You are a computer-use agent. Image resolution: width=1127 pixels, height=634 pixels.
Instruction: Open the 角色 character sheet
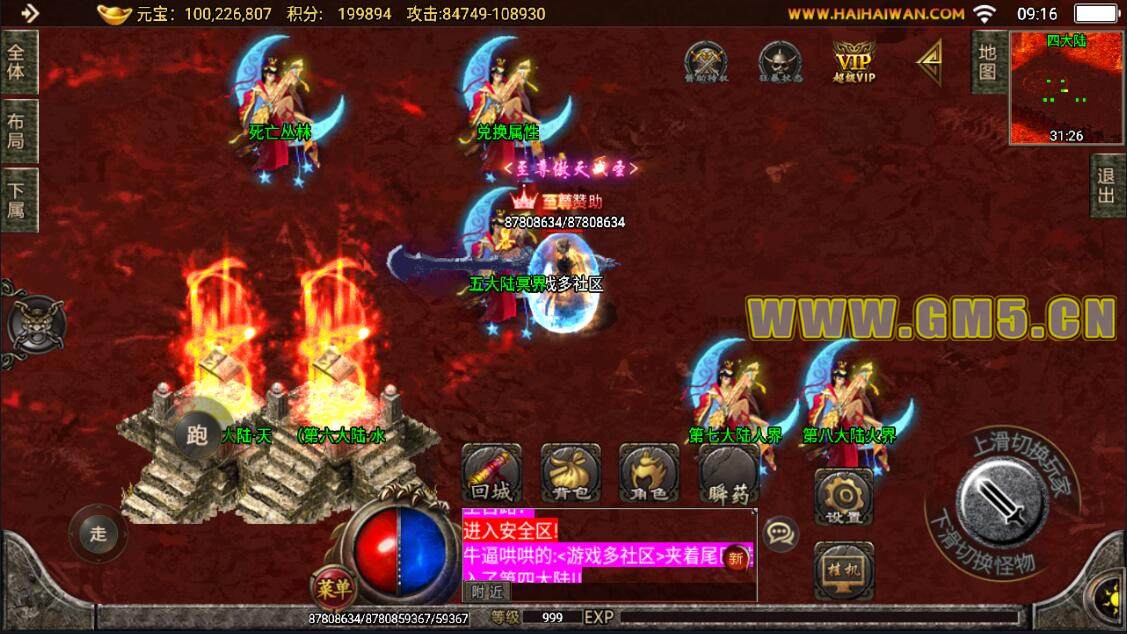[x=648, y=473]
